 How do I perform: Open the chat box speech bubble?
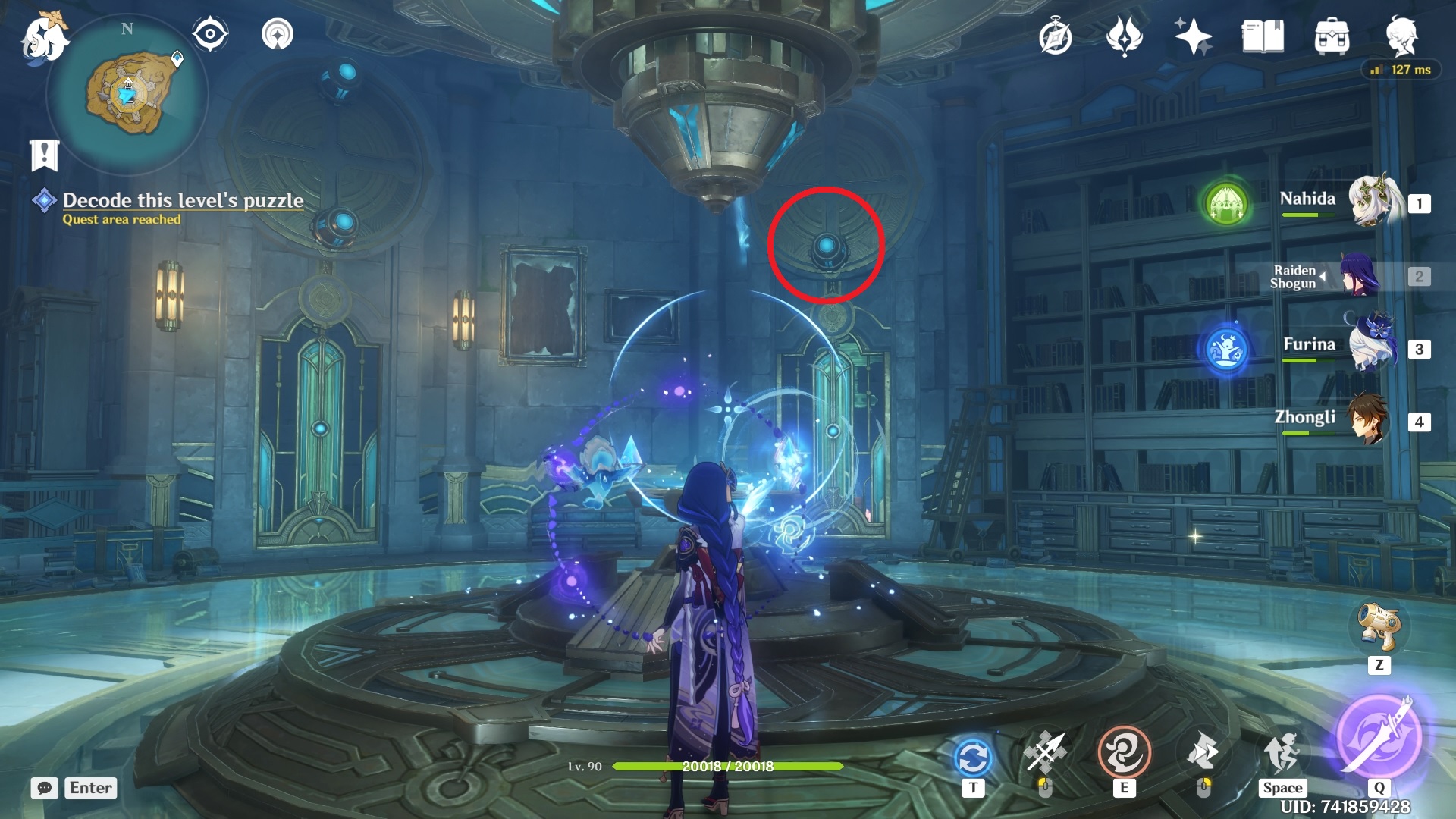click(x=45, y=788)
